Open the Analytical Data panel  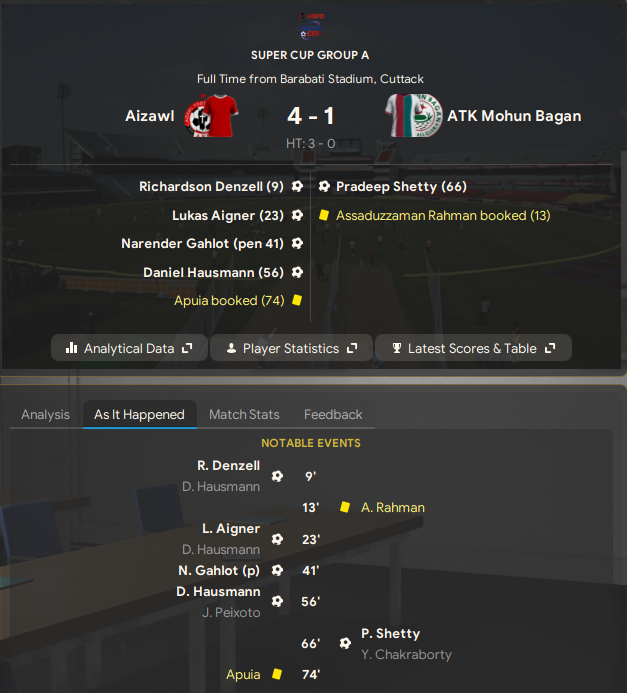[129, 348]
